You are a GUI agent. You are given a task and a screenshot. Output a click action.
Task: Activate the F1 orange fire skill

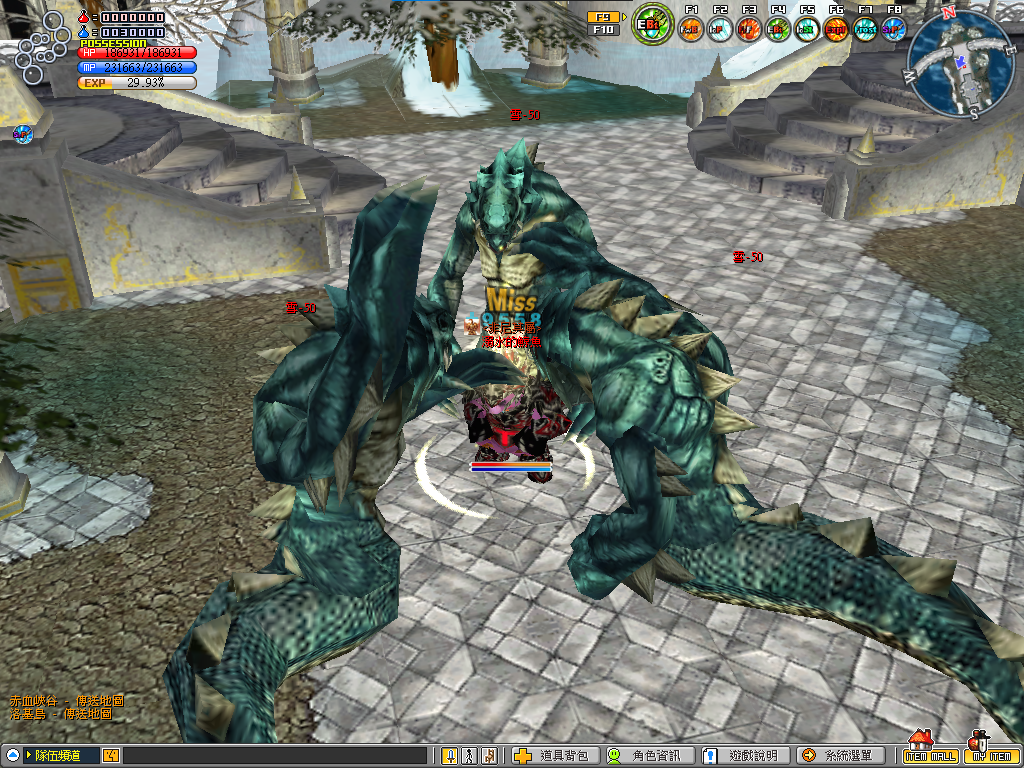point(691,28)
